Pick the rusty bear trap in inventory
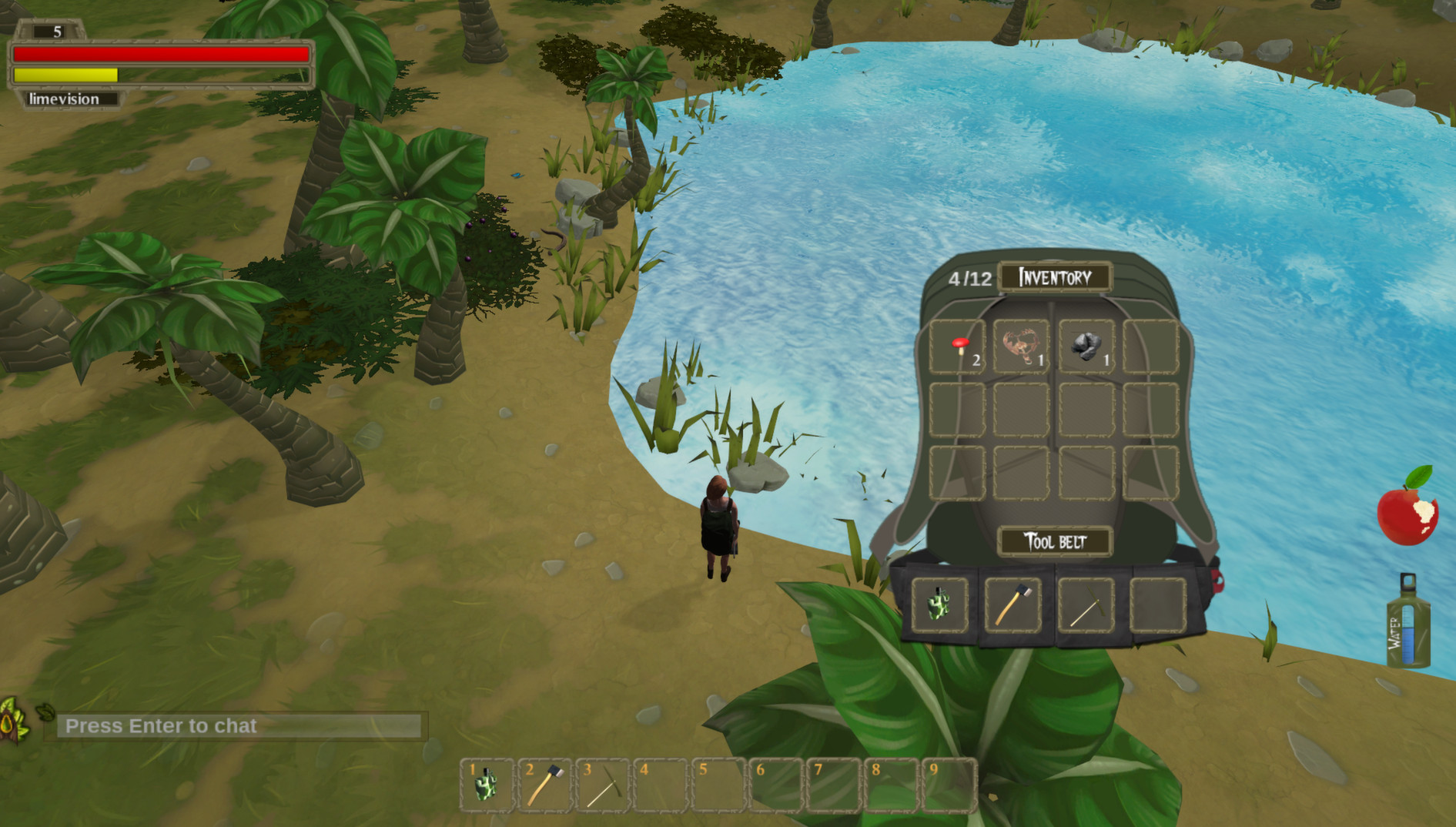 point(1021,347)
